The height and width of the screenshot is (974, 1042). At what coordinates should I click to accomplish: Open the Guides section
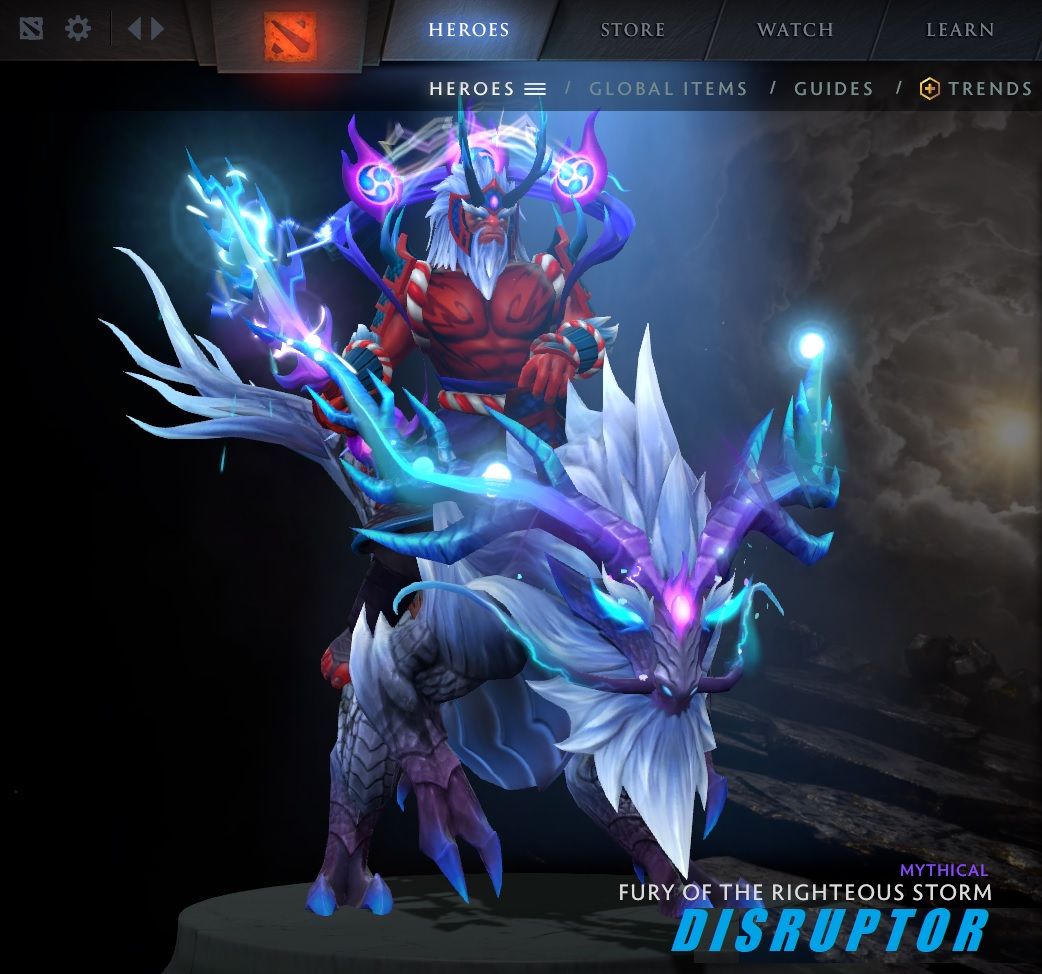(x=834, y=89)
